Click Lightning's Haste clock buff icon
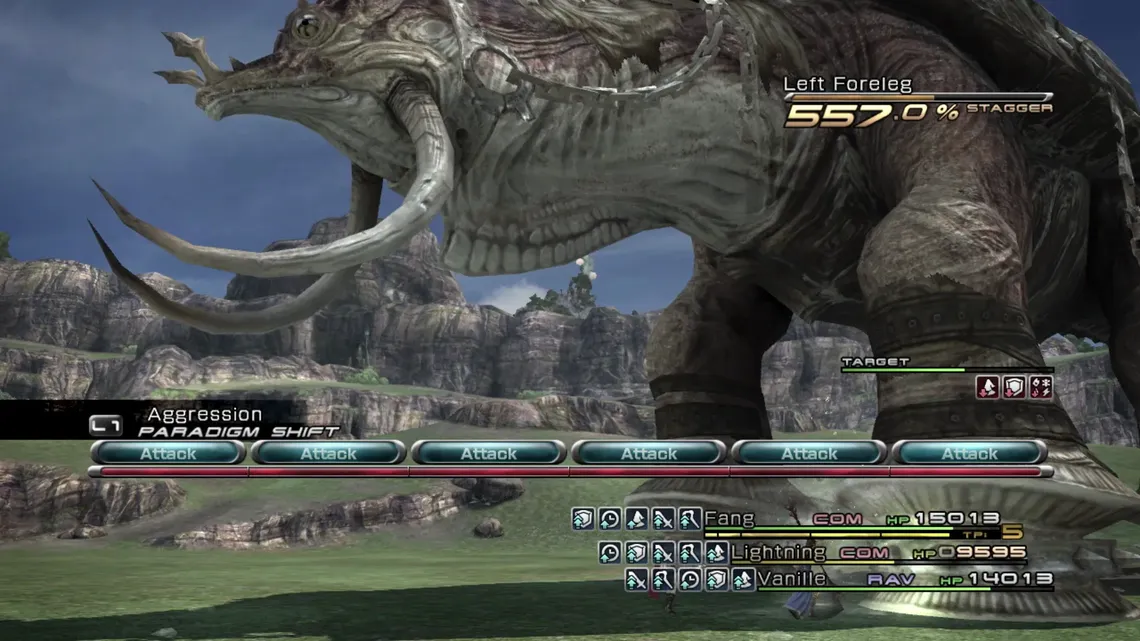Viewport: 1140px width, 641px height. (x=610, y=552)
